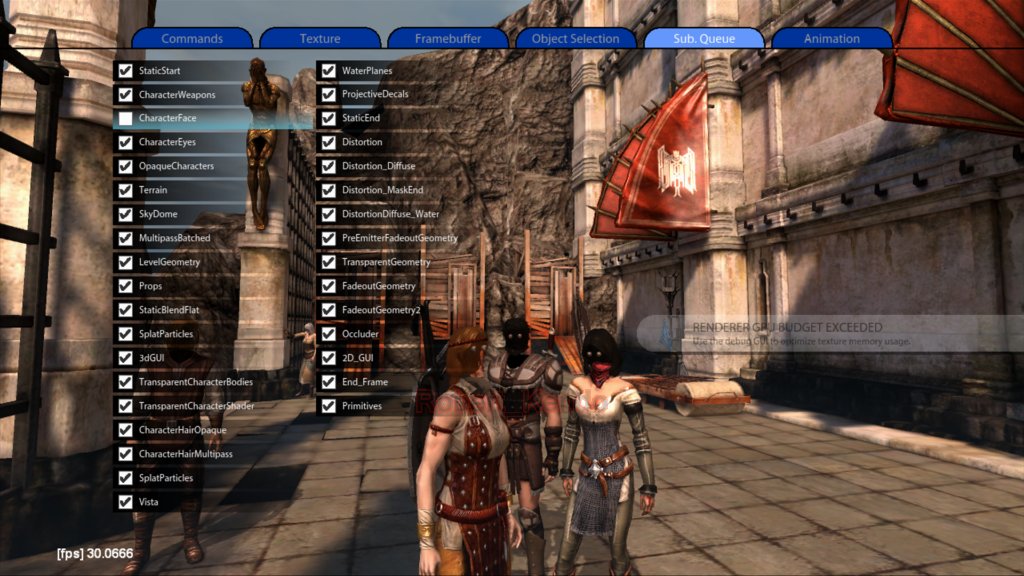Switch to the Animation tab

coord(832,39)
